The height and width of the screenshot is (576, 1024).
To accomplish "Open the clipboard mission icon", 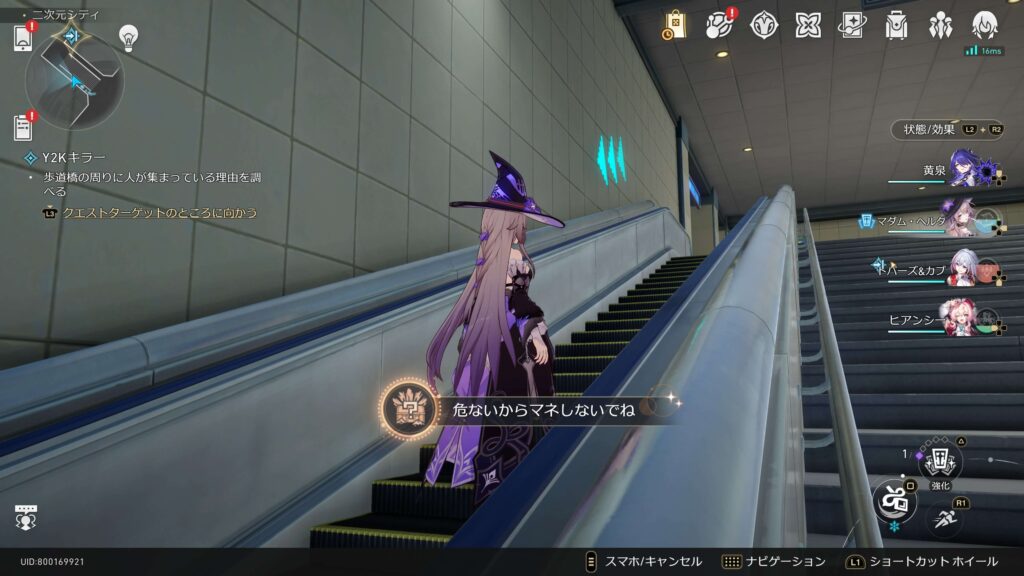I will (23, 127).
